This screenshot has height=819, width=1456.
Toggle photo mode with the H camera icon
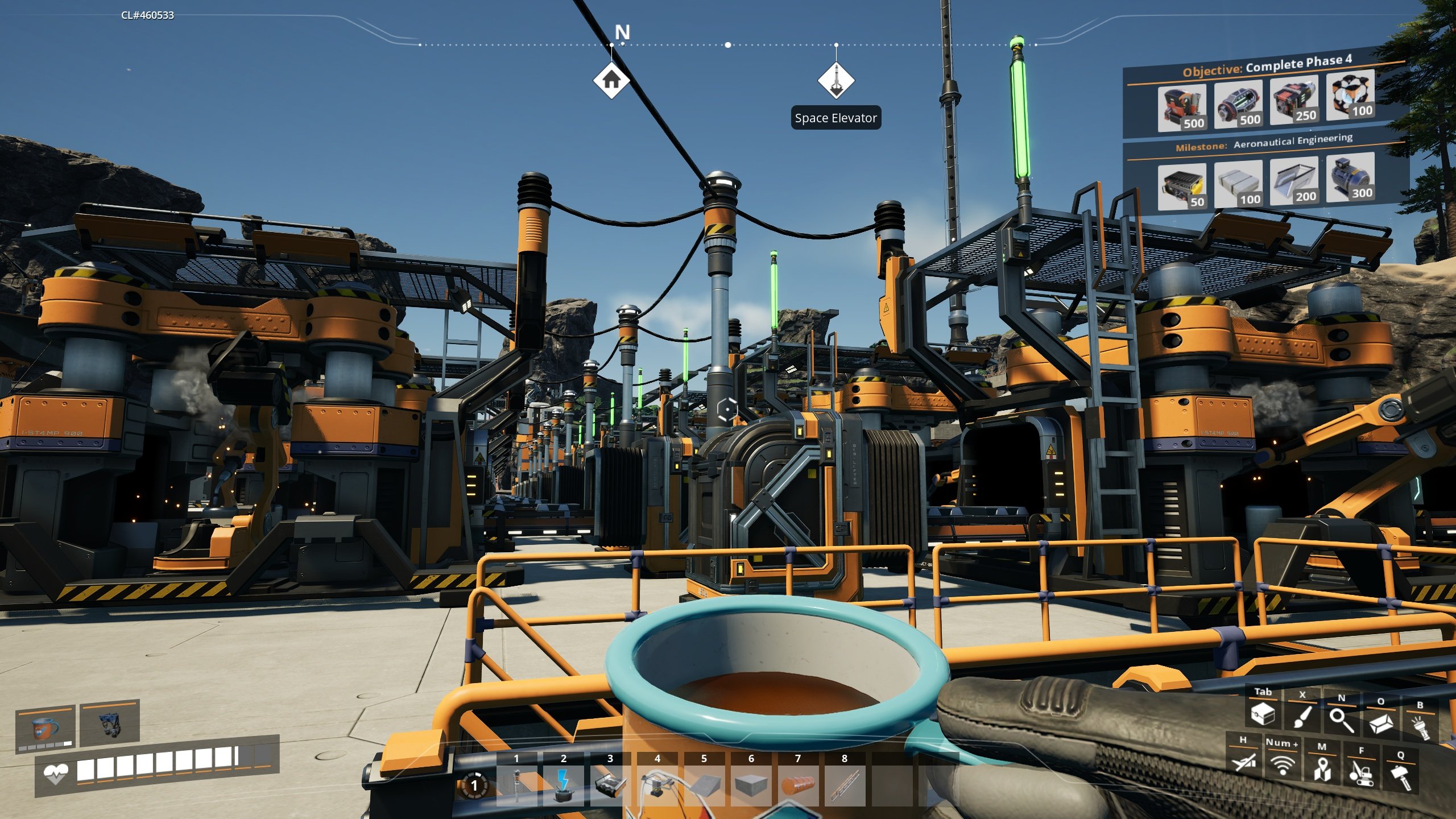point(1244,764)
